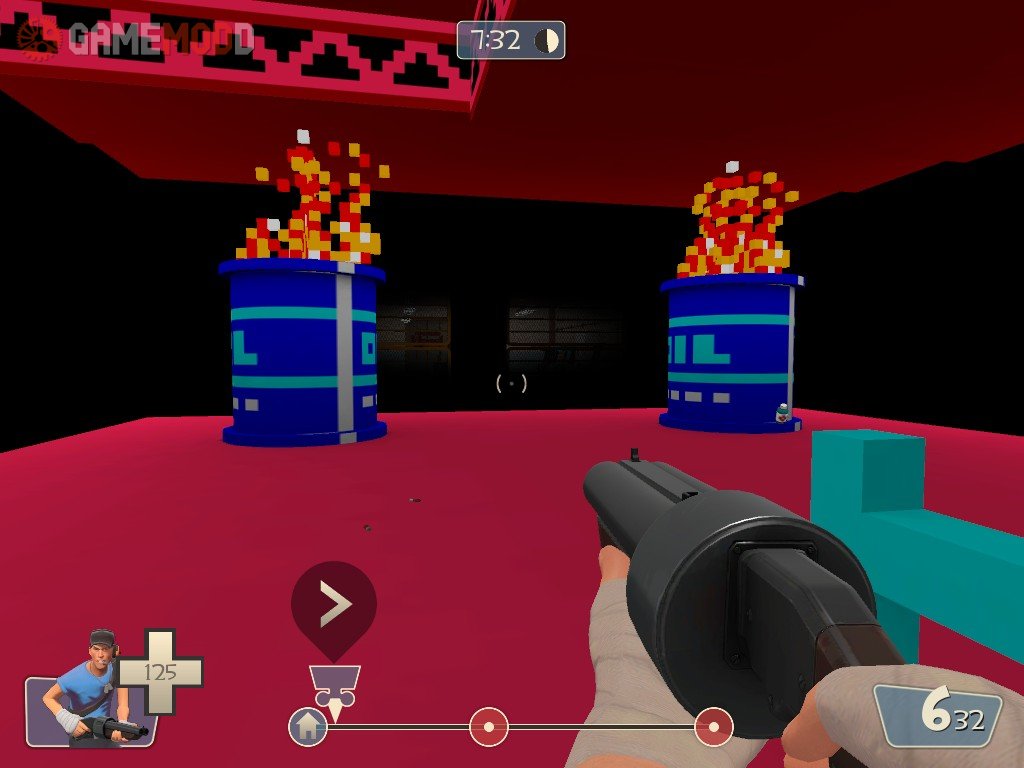Image resolution: width=1024 pixels, height=768 pixels.
Task: Click the cart push arrow indicator
Action: tap(334, 604)
